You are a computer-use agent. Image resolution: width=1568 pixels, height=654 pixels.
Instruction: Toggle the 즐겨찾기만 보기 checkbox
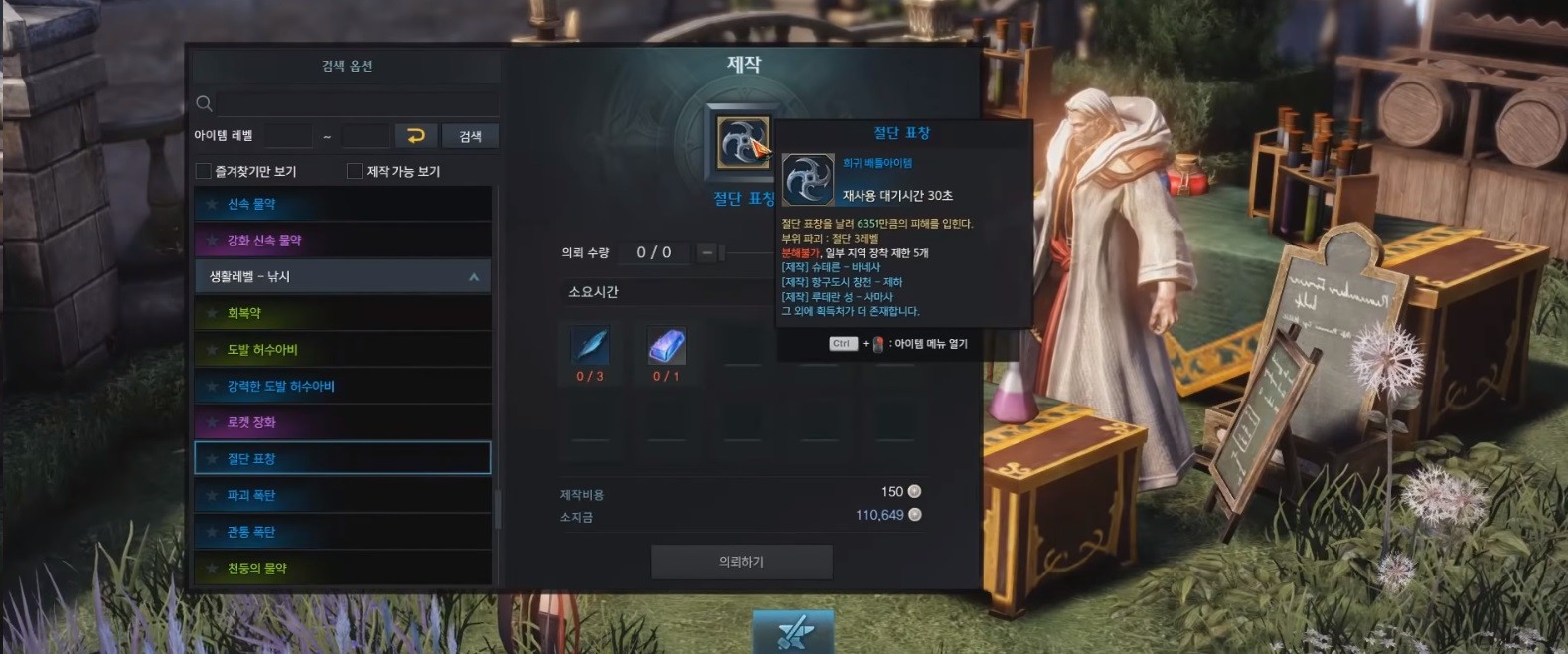coord(204,171)
